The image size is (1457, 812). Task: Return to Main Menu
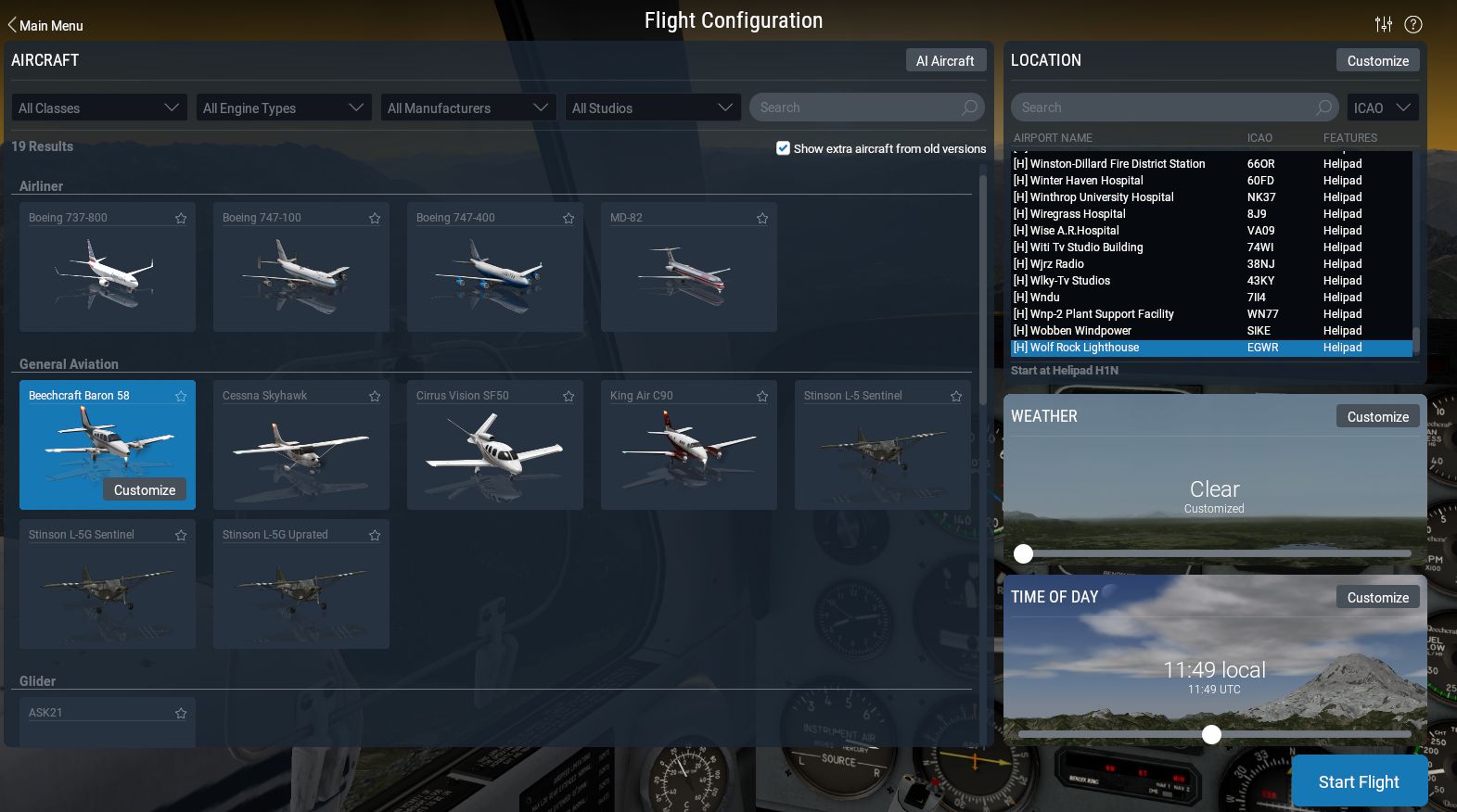[x=44, y=25]
